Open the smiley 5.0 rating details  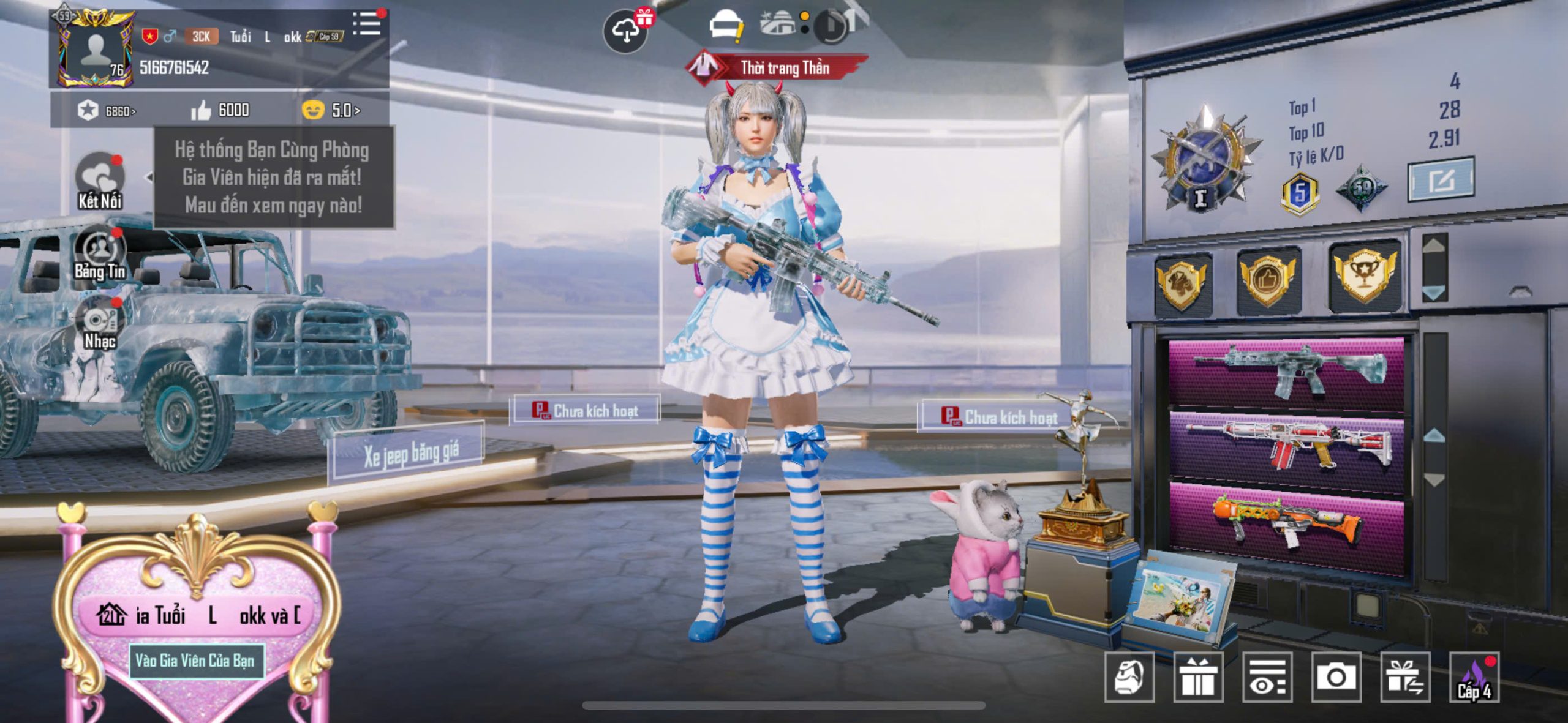coord(331,110)
